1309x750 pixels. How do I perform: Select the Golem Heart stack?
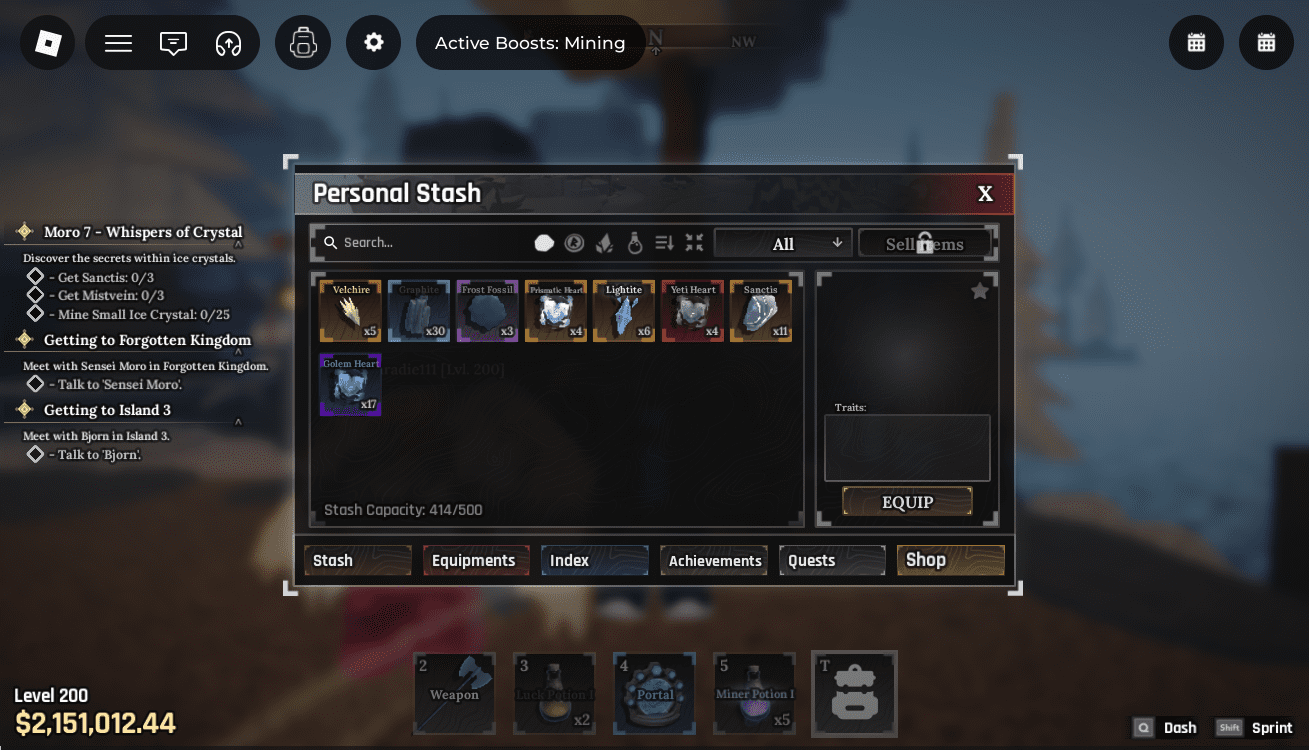351,384
